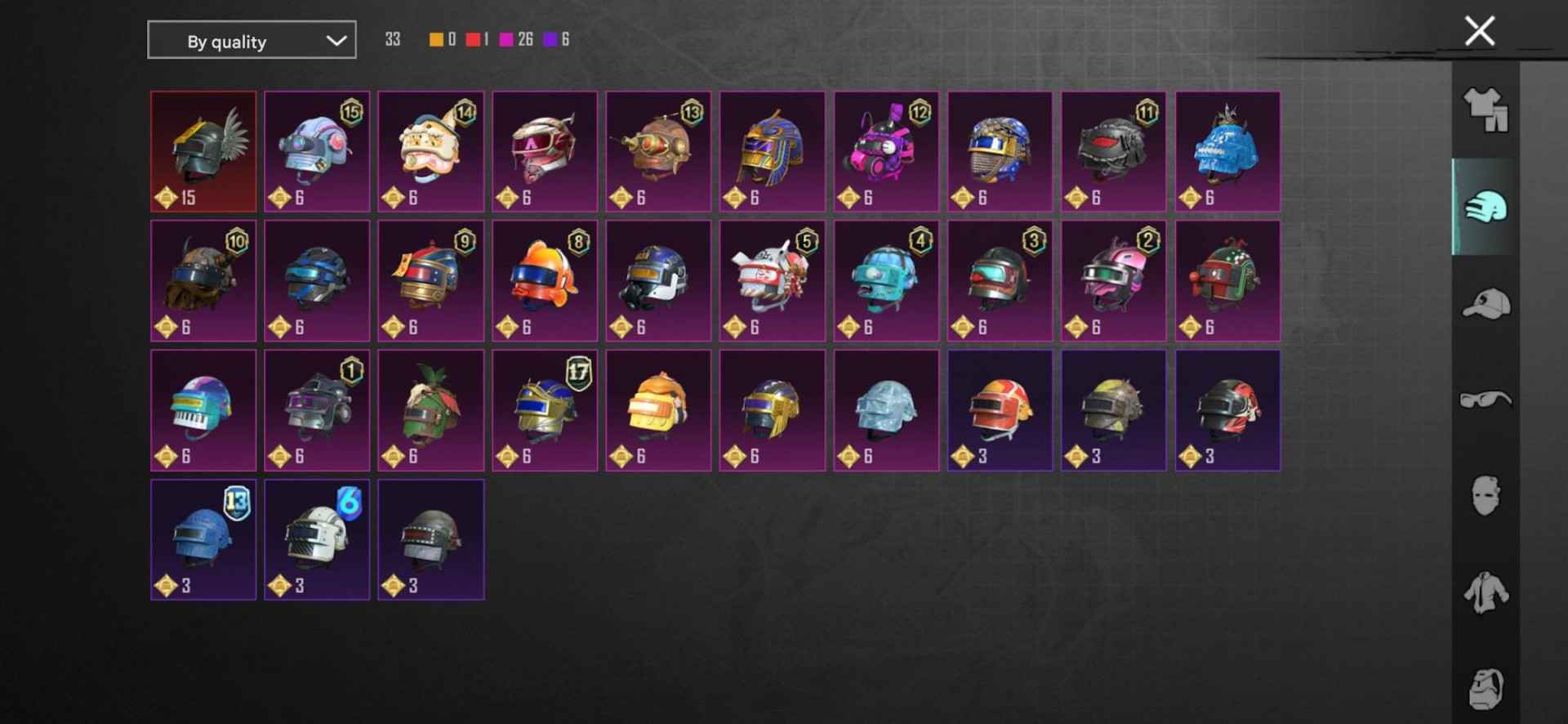Open the By quality sorting dropdown

click(251, 40)
